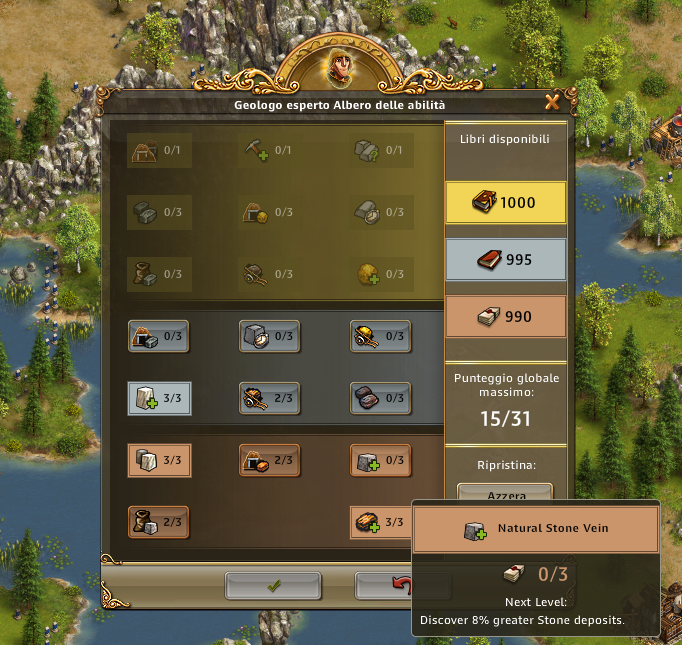
Task: Select the wood log plus skill at 3/3
Action: pyautogui.click(x=380, y=522)
